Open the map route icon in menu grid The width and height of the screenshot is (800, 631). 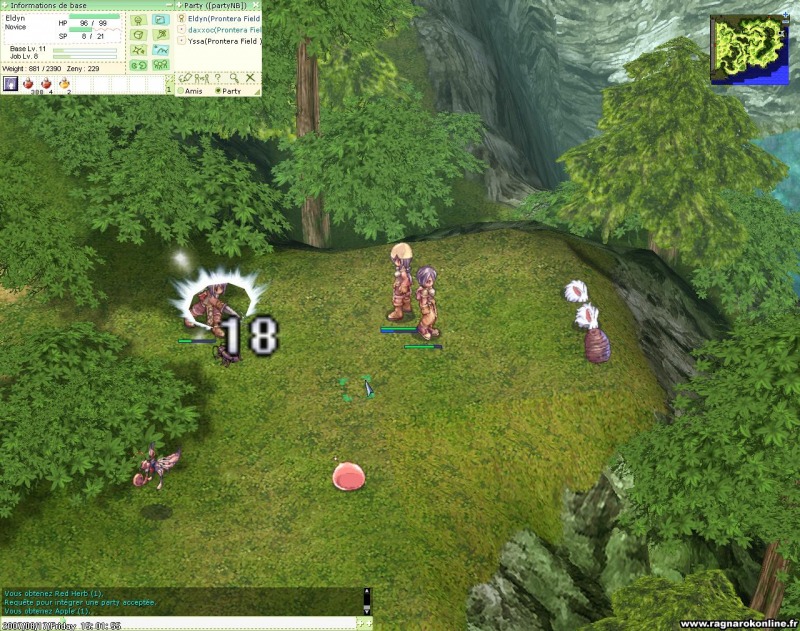pyautogui.click(x=160, y=49)
